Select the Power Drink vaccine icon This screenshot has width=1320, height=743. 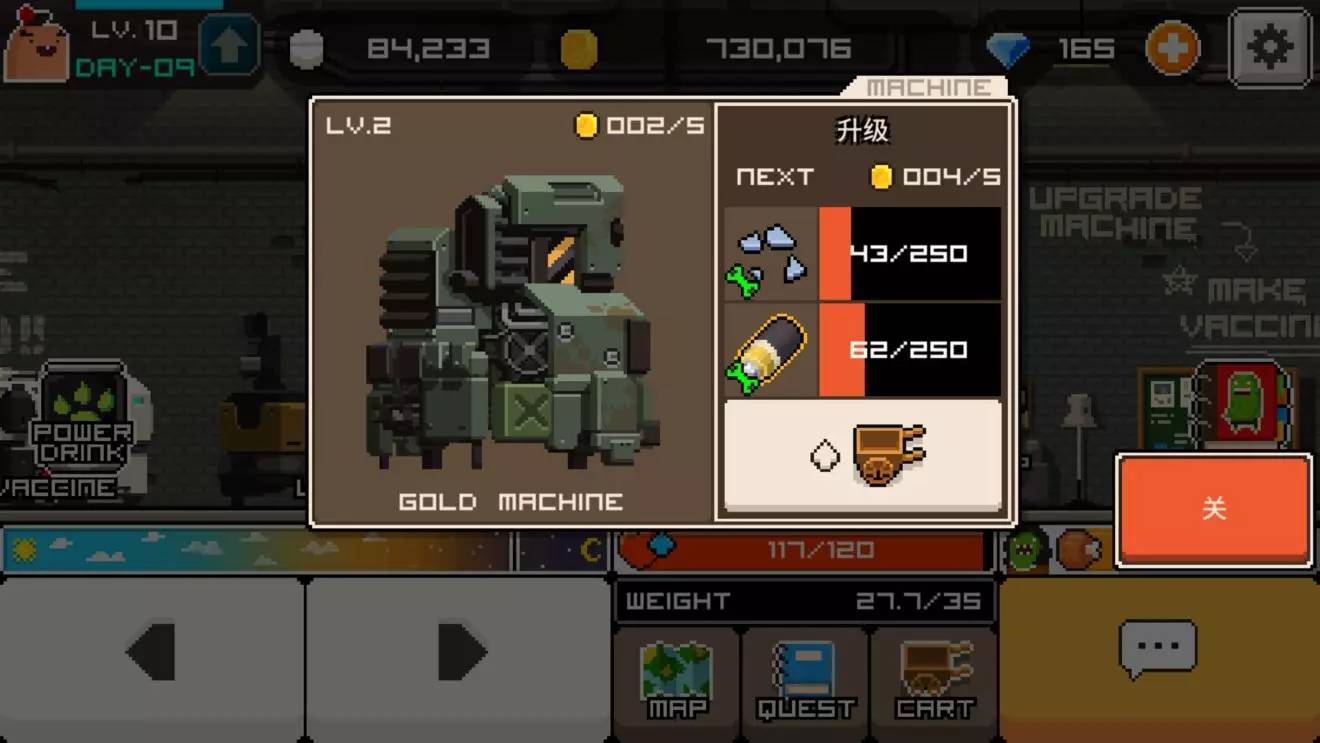82,420
